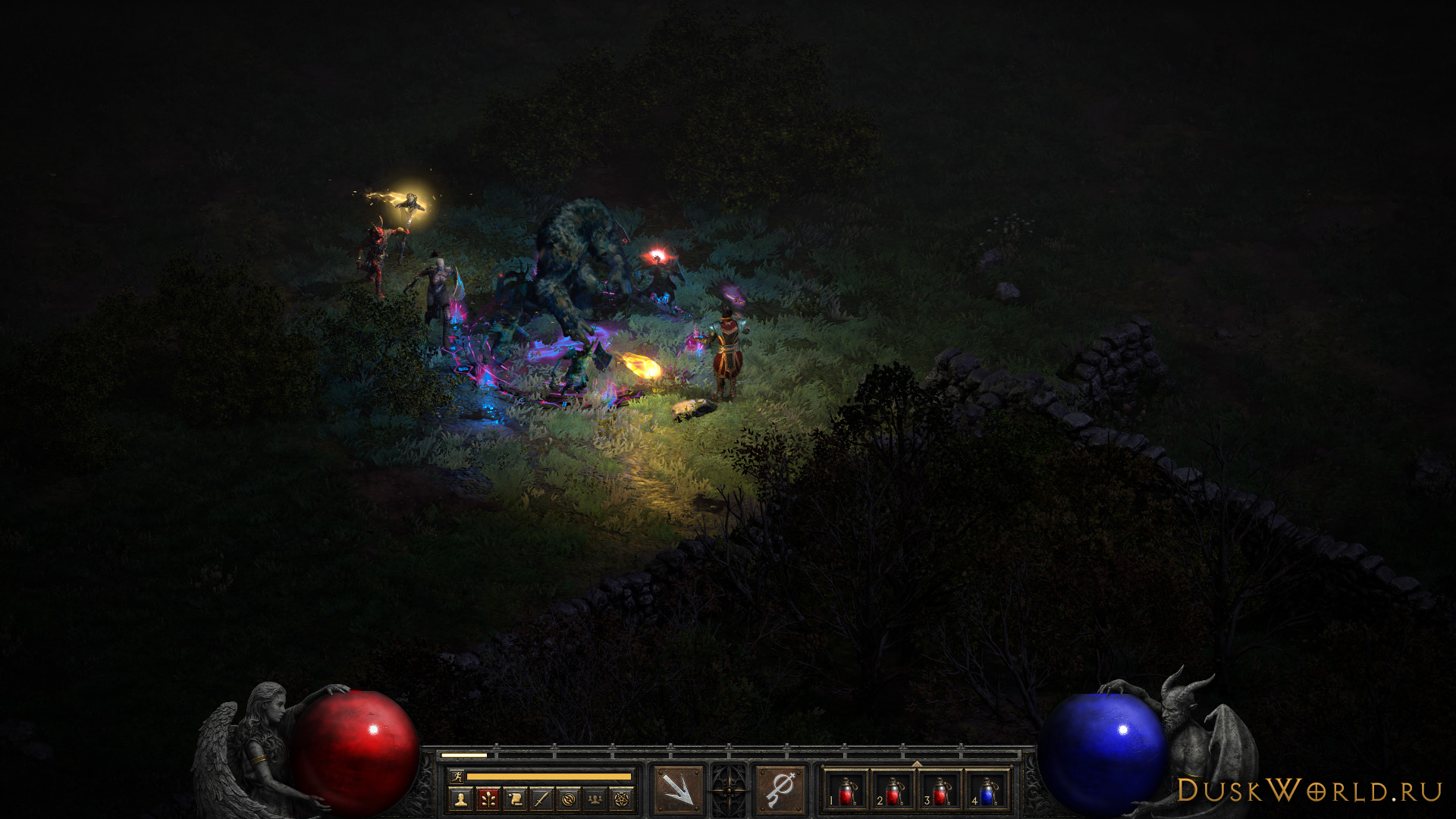Open the quest log scroll icon
The width and height of the screenshot is (1456, 819).
coord(515,798)
